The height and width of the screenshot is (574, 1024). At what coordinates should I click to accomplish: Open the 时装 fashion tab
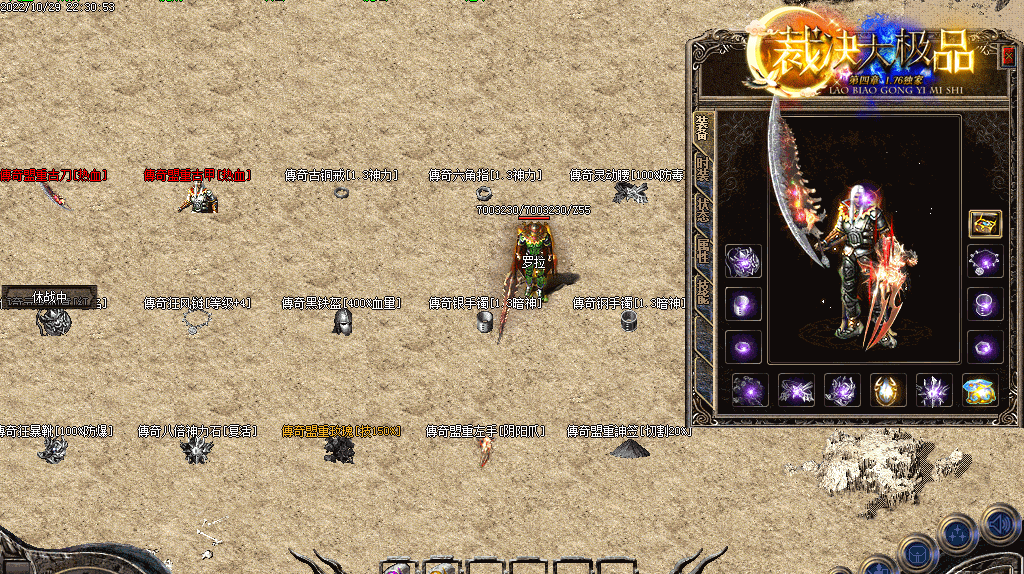[x=703, y=169]
